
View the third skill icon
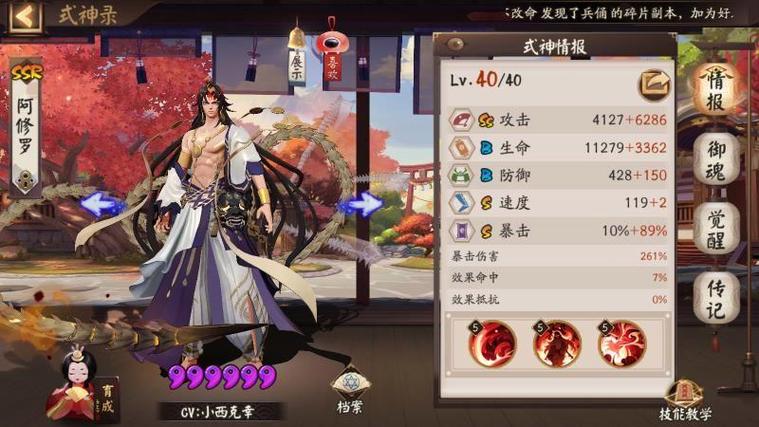620,344
